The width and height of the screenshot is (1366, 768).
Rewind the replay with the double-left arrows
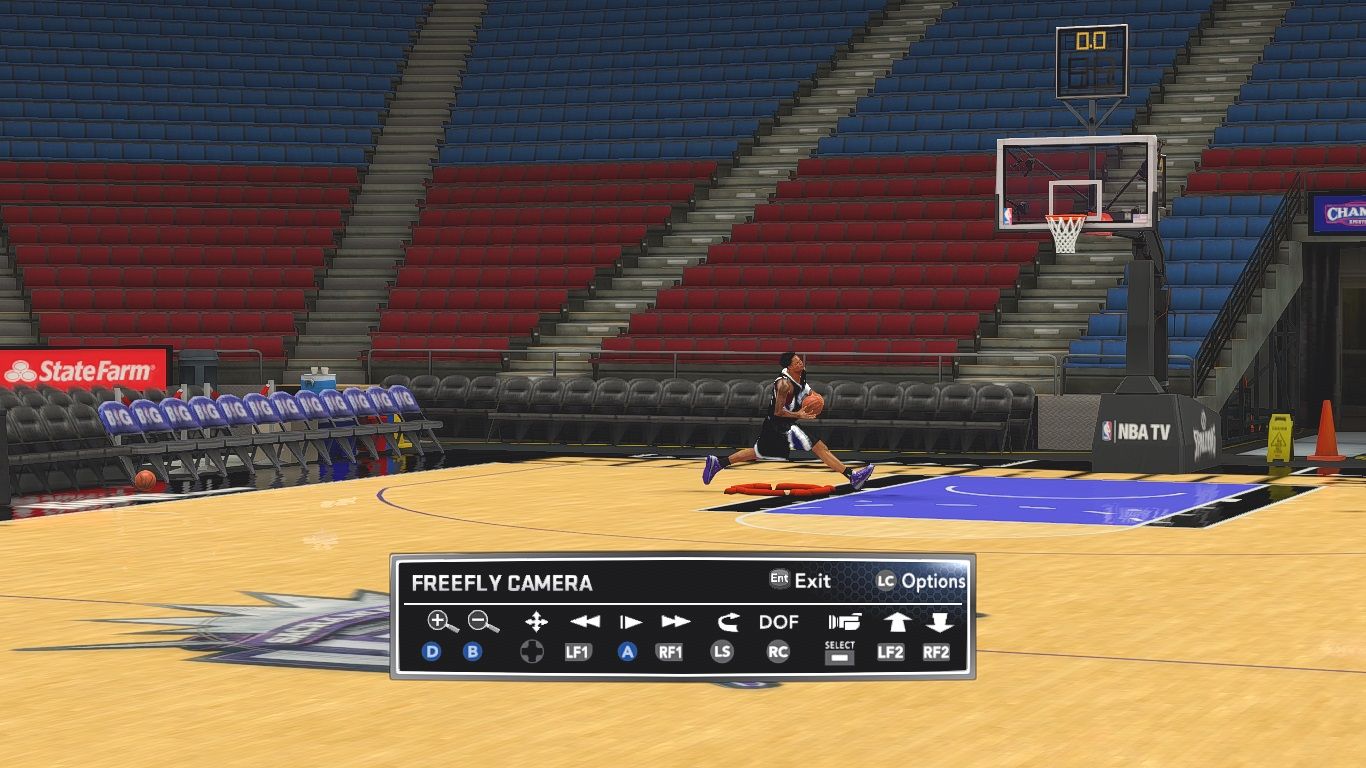click(584, 622)
